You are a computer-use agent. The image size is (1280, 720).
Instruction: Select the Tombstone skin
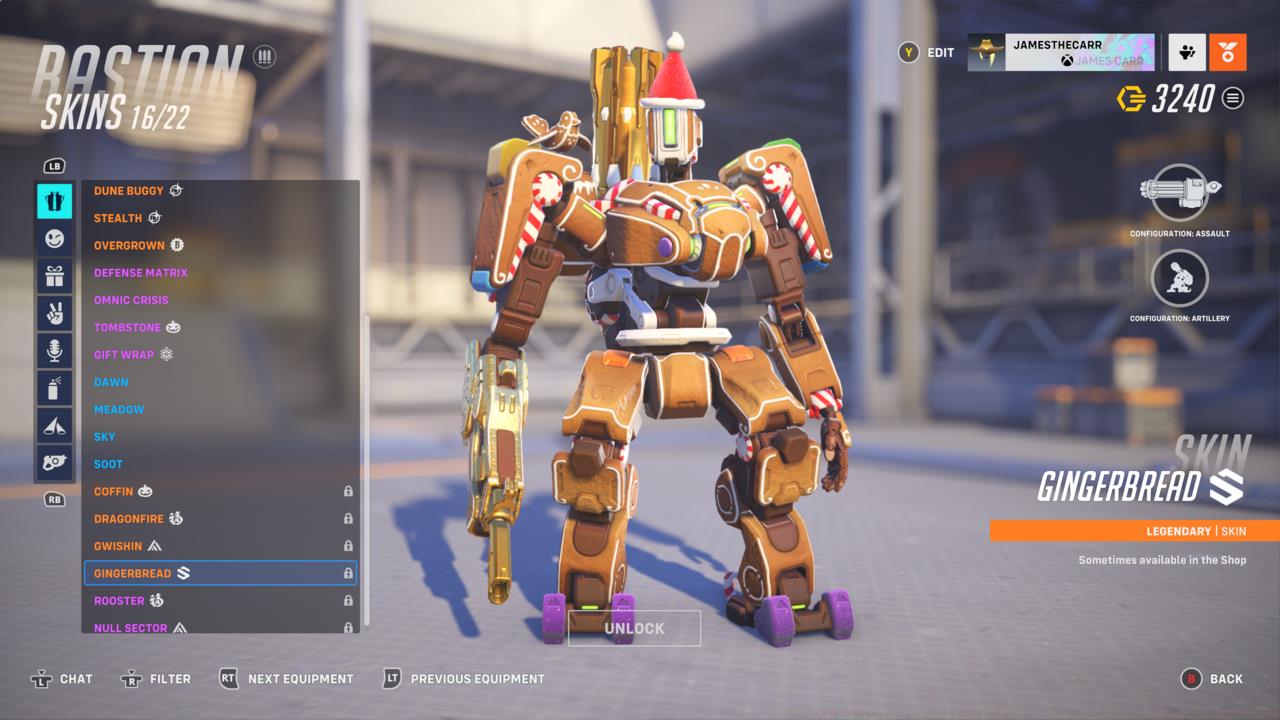pos(127,327)
